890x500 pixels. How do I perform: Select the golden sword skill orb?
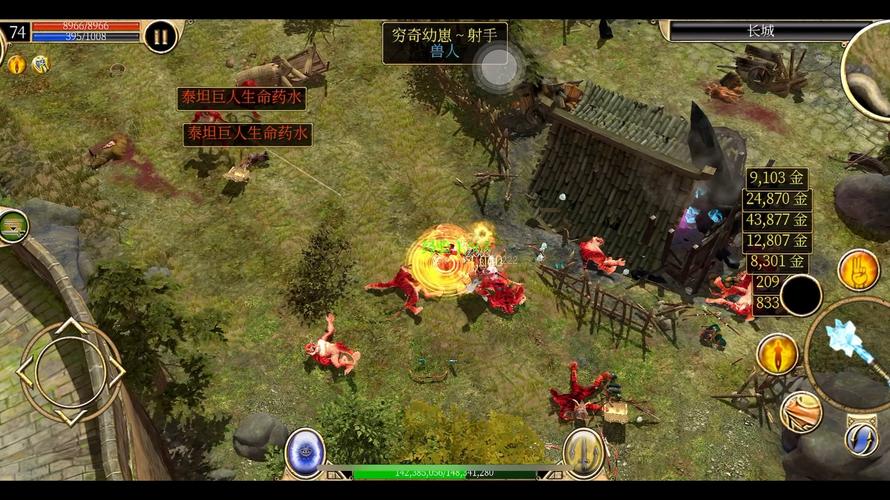tap(584, 451)
